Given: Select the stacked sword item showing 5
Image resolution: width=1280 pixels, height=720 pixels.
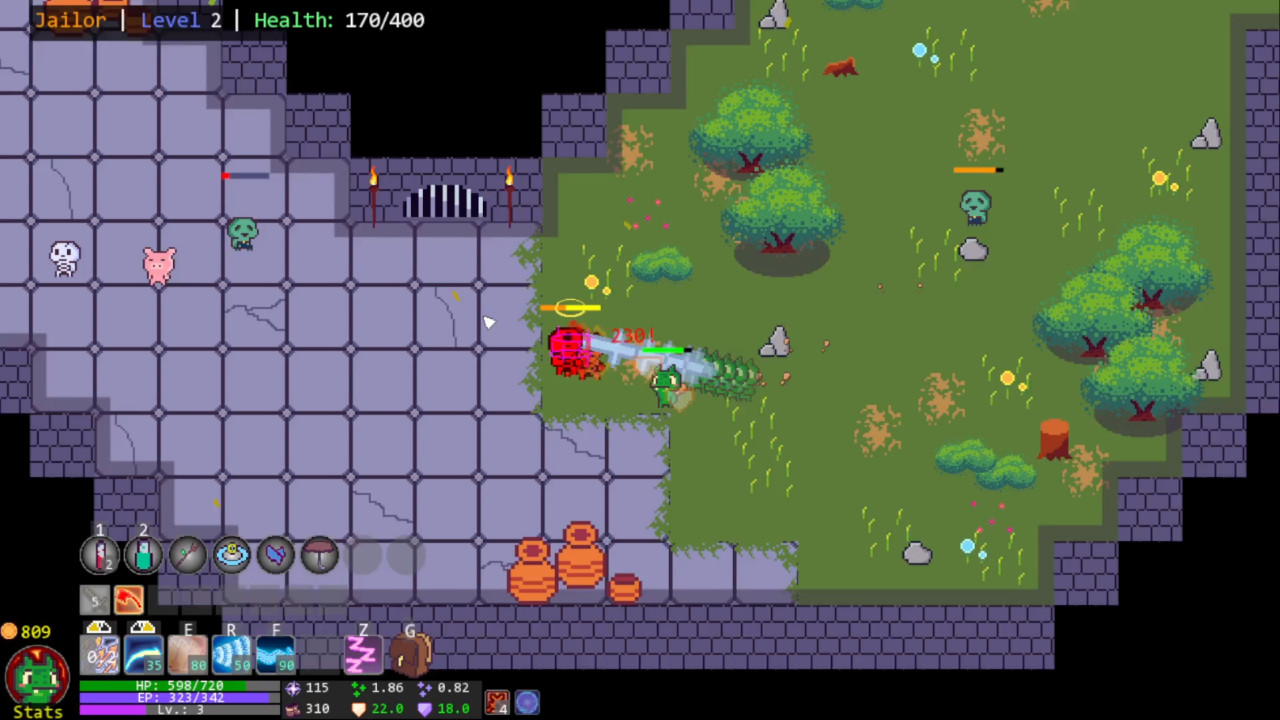Looking at the screenshot, I should click(95, 598).
